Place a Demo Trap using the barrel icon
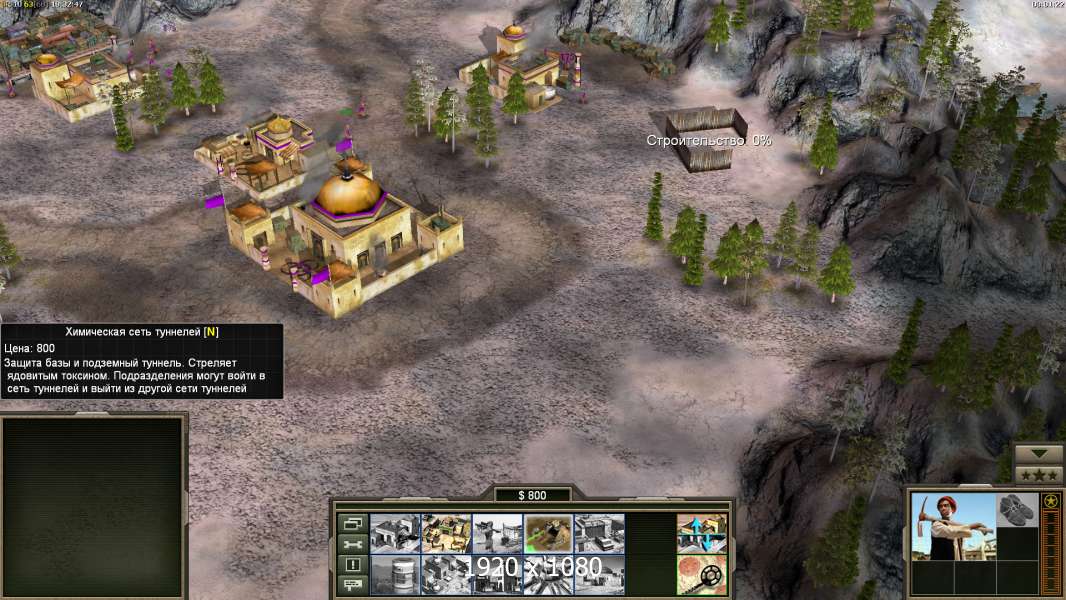This screenshot has height=600, width=1066. point(395,574)
